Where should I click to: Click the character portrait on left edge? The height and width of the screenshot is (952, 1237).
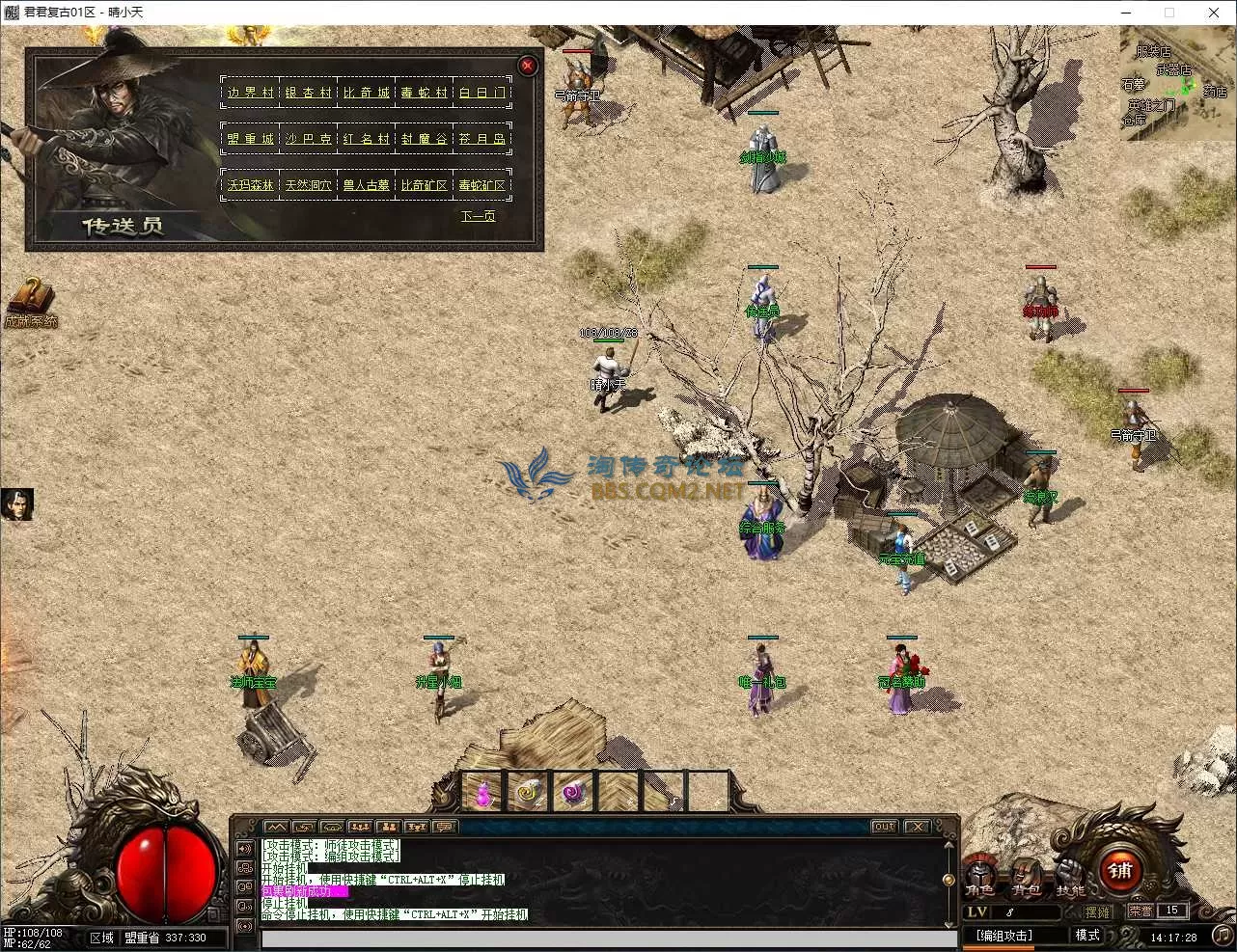click(16, 504)
